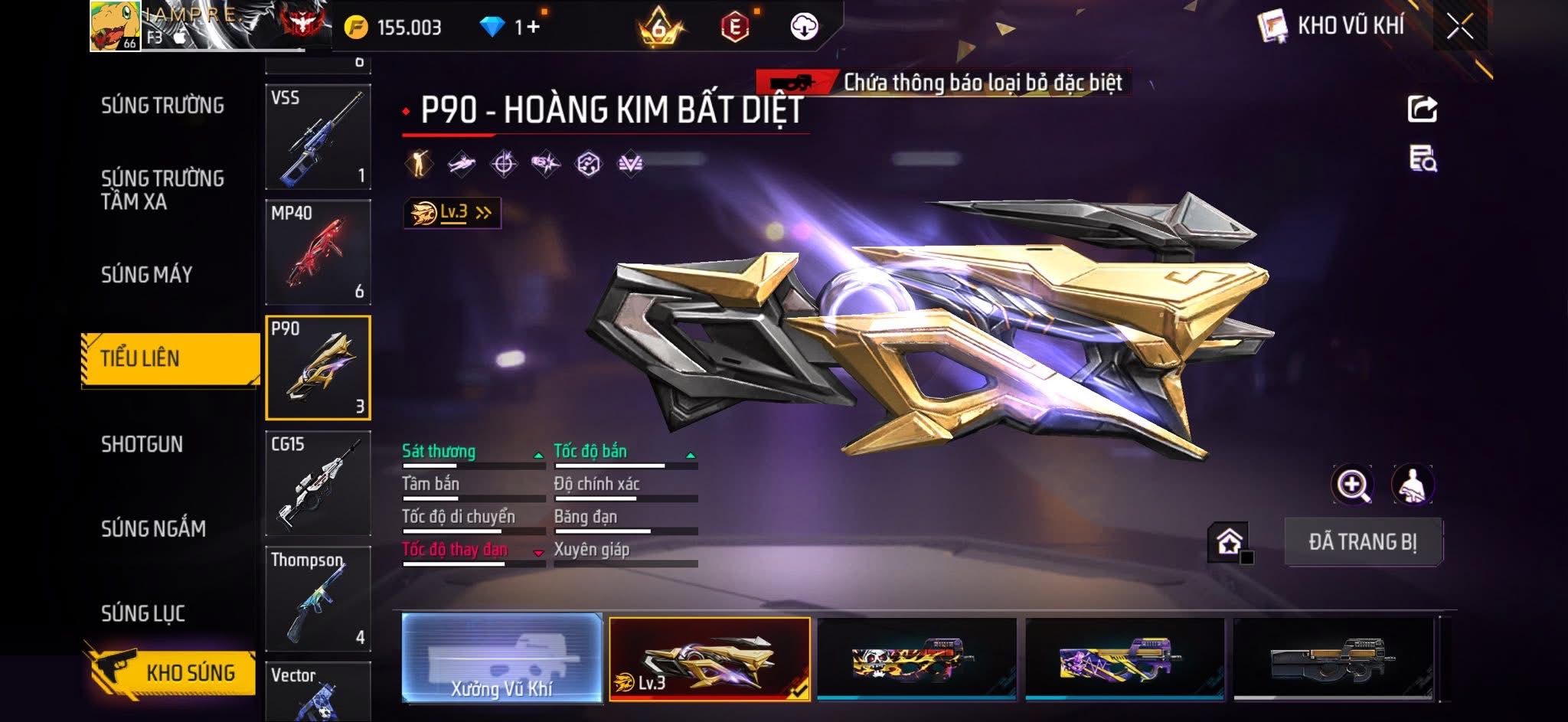Switch to the Súng Trường category
This screenshot has width=1568, height=722.
pos(162,106)
